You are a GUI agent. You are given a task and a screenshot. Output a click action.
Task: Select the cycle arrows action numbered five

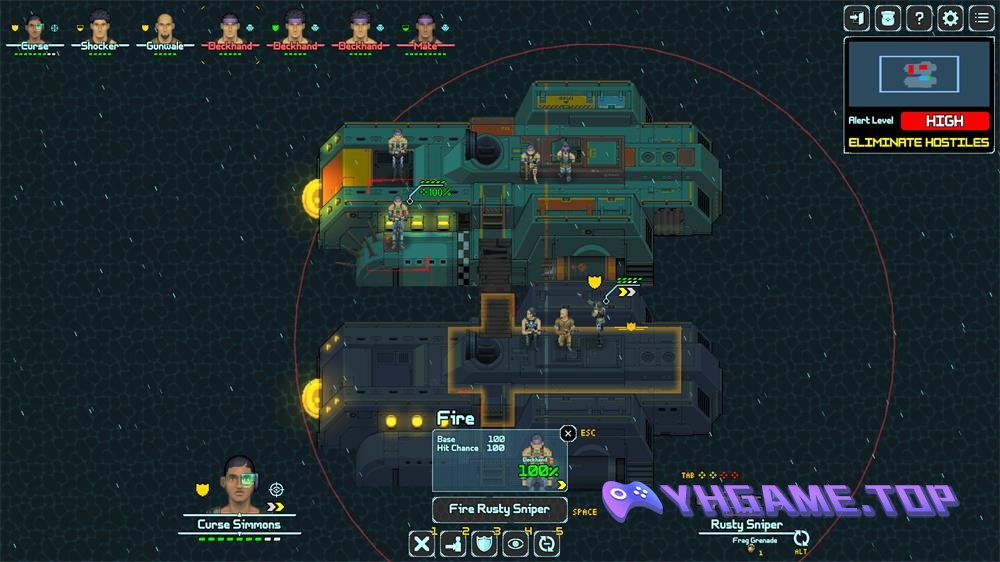tap(547, 544)
